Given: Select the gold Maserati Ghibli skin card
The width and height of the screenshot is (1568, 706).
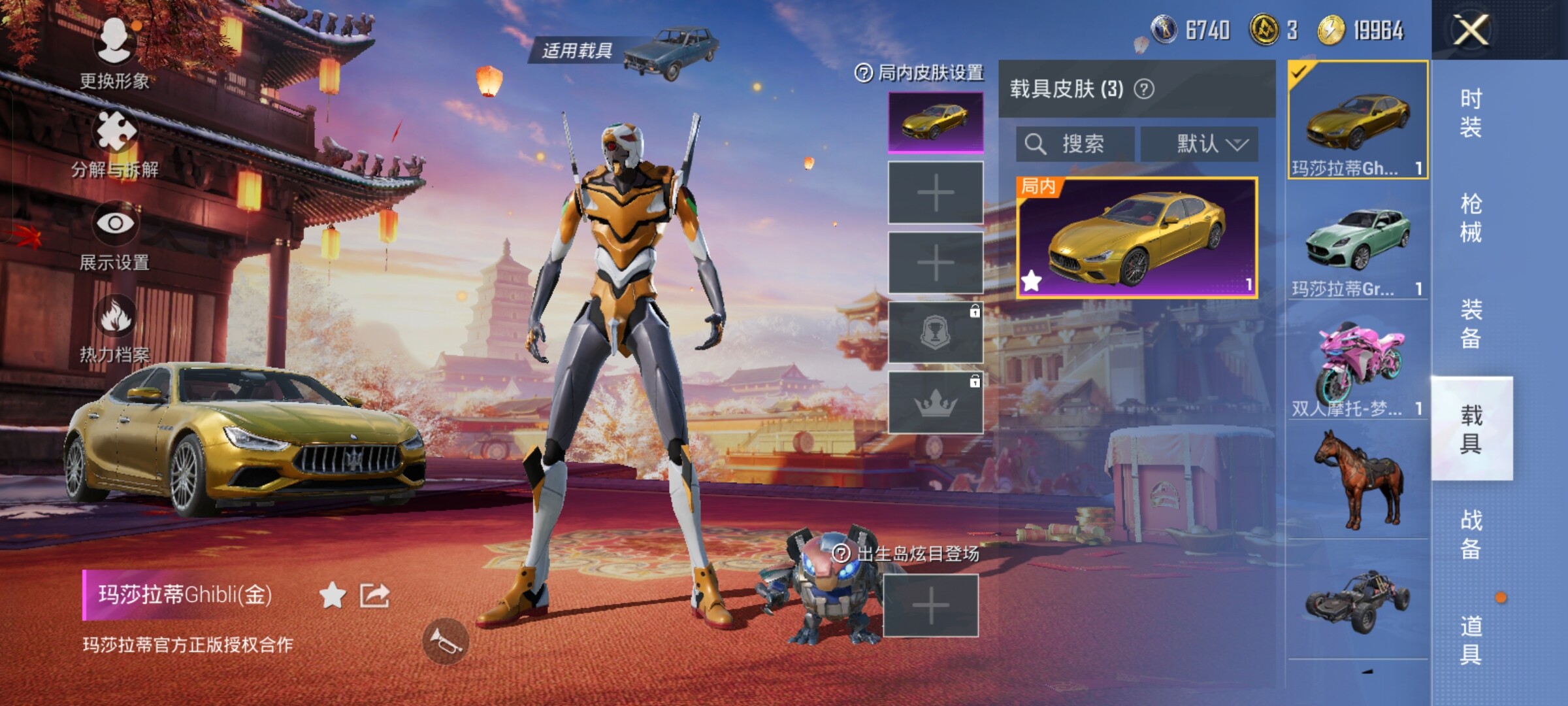Looking at the screenshot, I should [1137, 238].
